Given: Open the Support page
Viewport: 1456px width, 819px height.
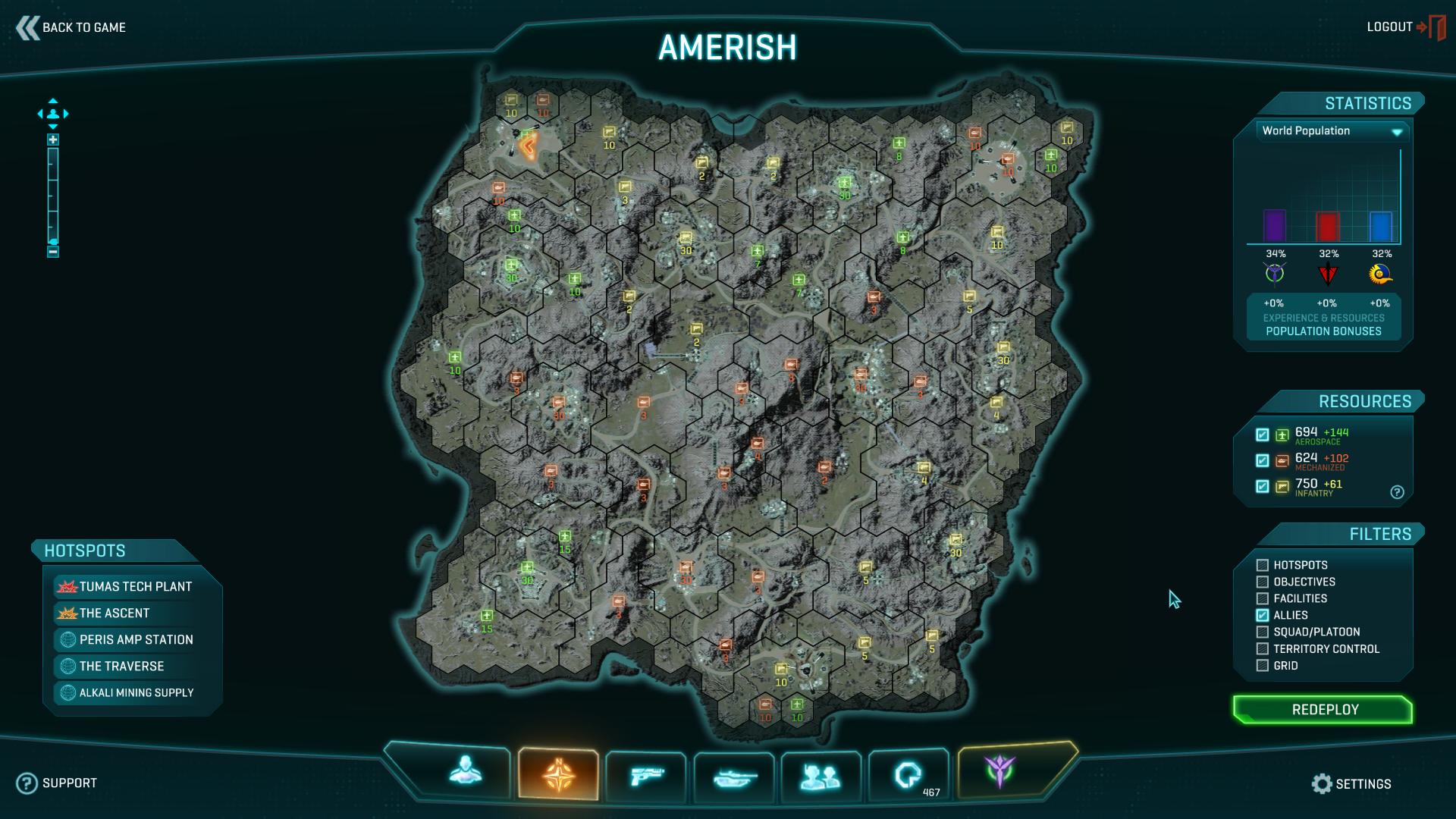Looking at the screenshot, I should click(x=58, y=783).
